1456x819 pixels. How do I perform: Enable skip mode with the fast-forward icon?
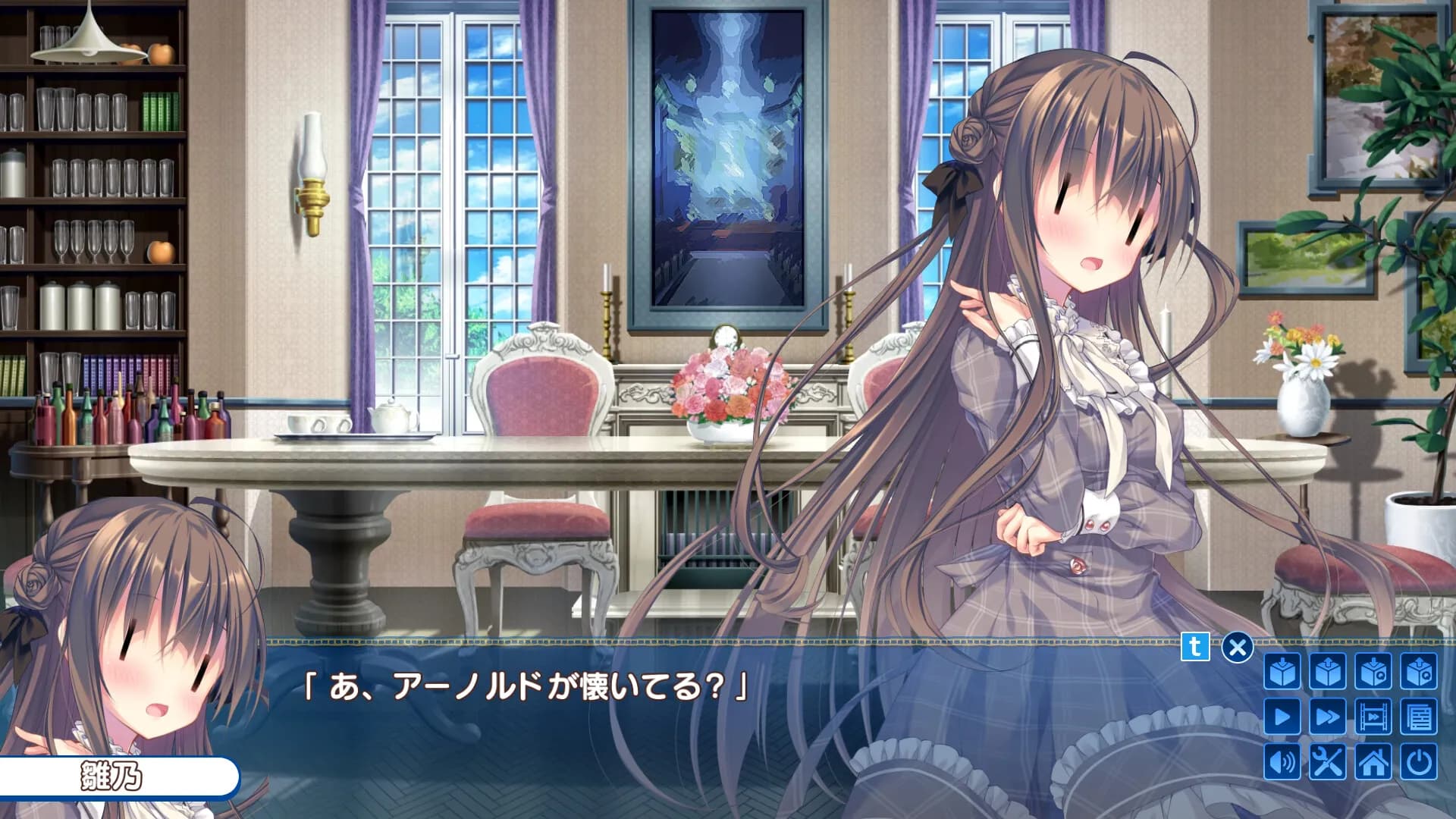click(x=1328, y=716)
